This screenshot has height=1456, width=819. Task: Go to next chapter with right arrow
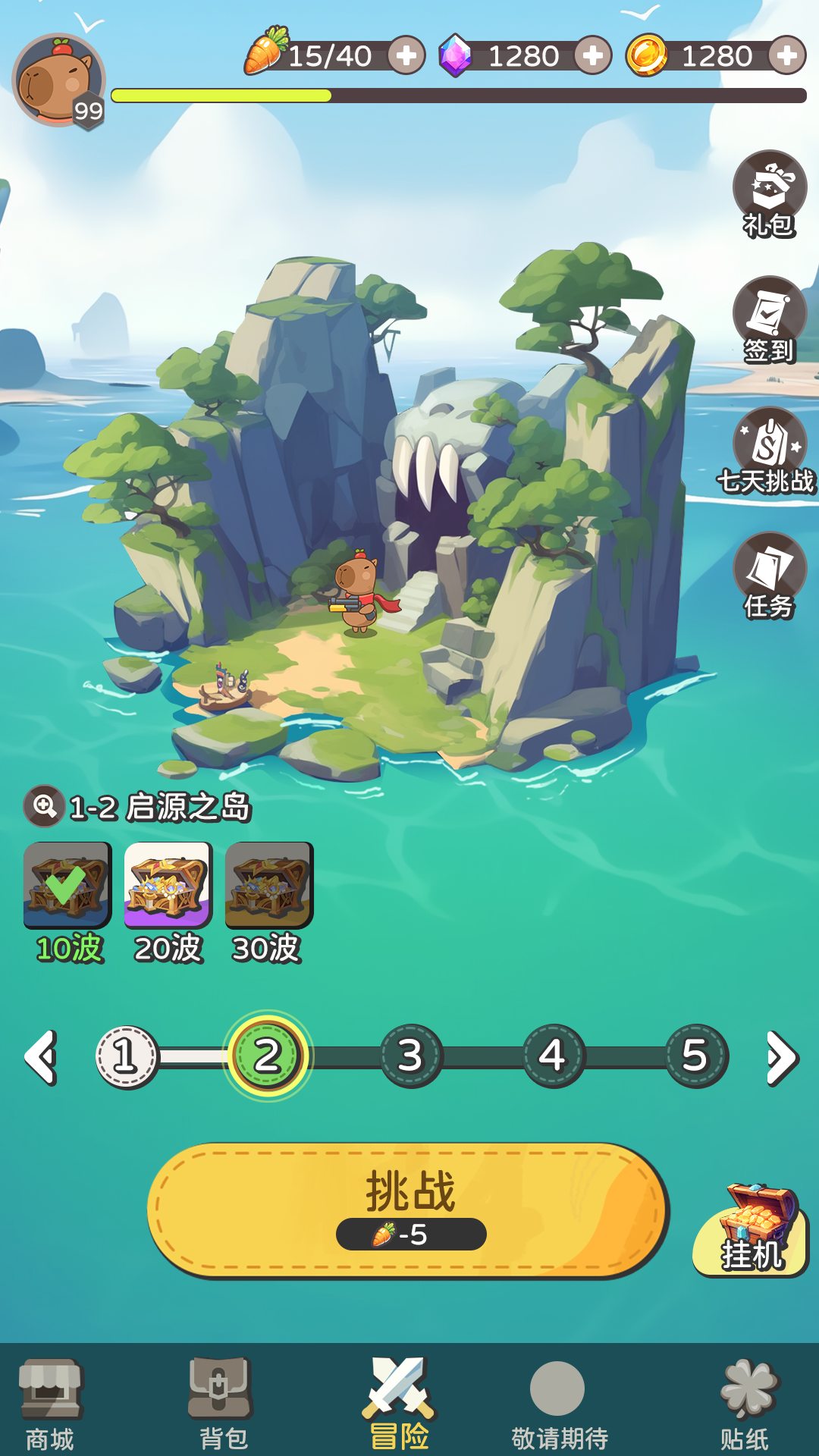tap(781, 1056)
